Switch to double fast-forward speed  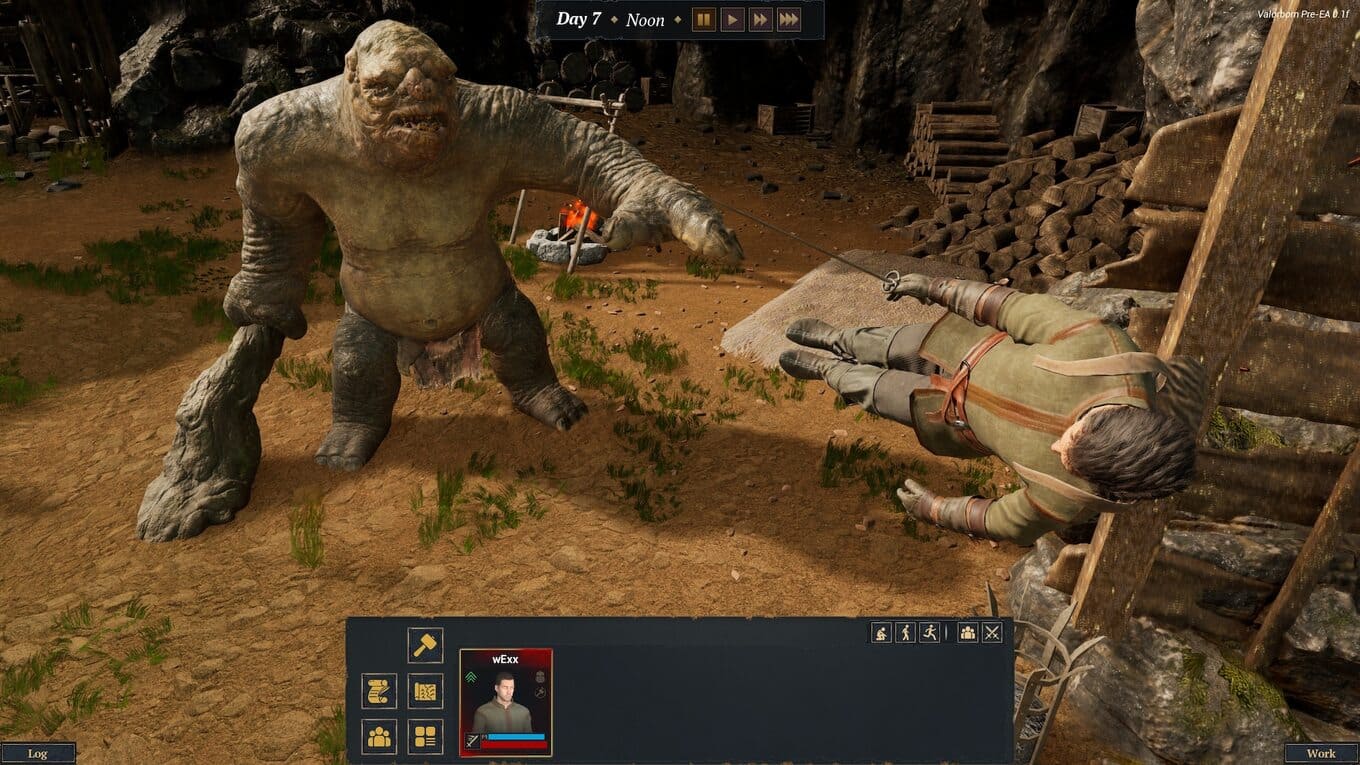pos(761,19)
